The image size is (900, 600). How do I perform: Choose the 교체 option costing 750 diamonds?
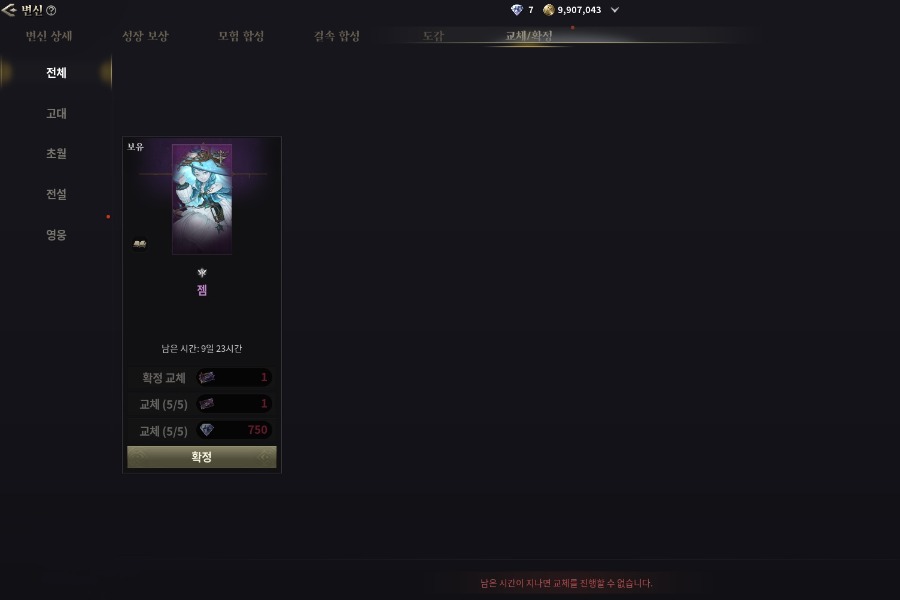click(234, 430)
